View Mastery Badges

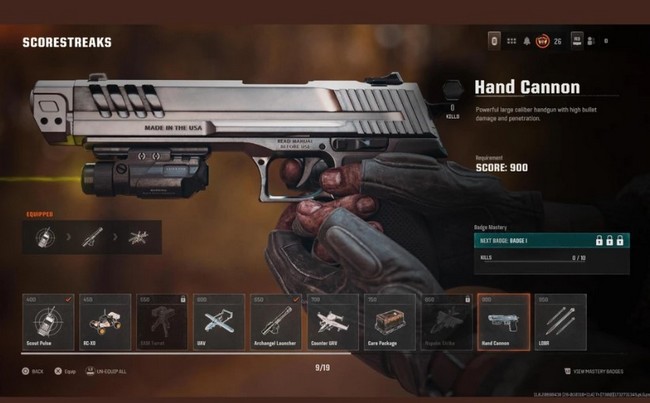tap(602, 371)
